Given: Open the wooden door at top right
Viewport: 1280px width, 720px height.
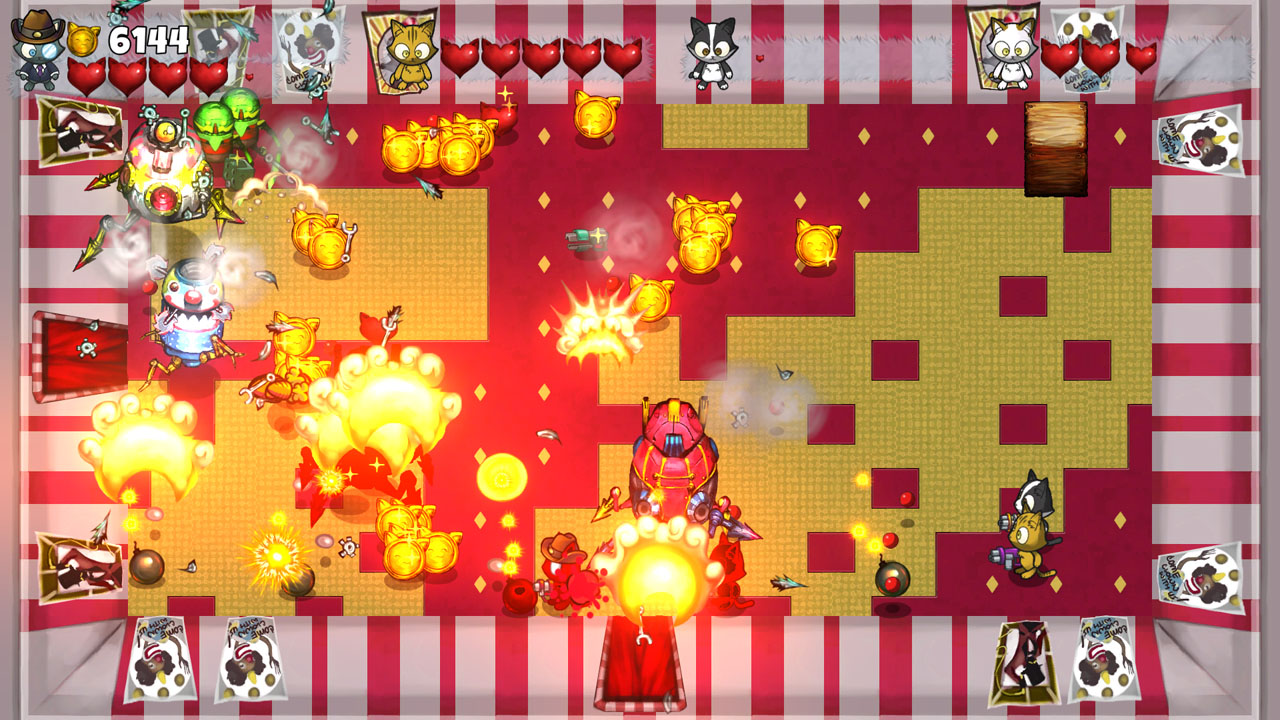Looking at the screenshot, I should (1055, 150).
